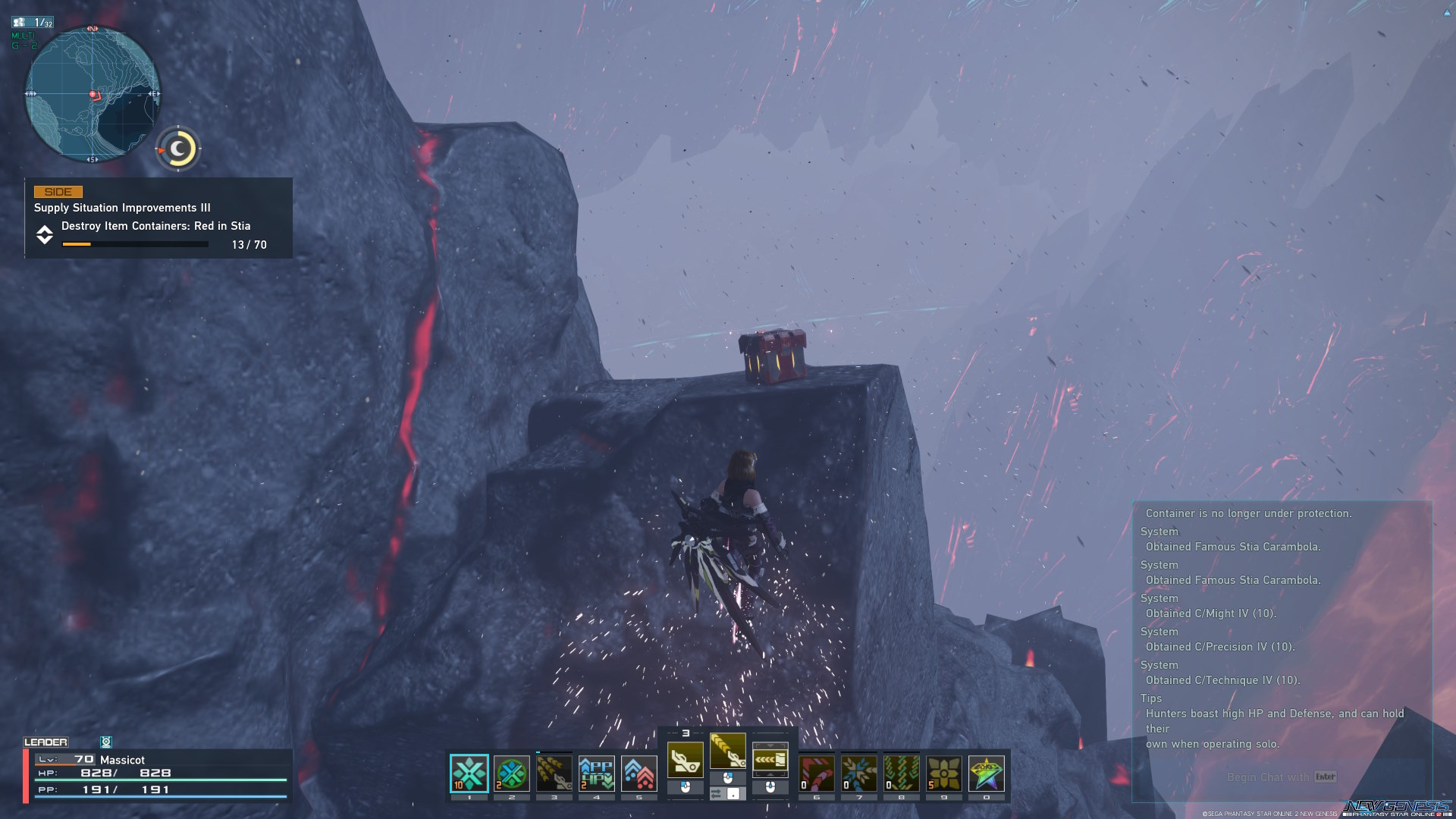
Task: Use the PP/HP conversion skill in slot 4
Action: click(597, 773)
